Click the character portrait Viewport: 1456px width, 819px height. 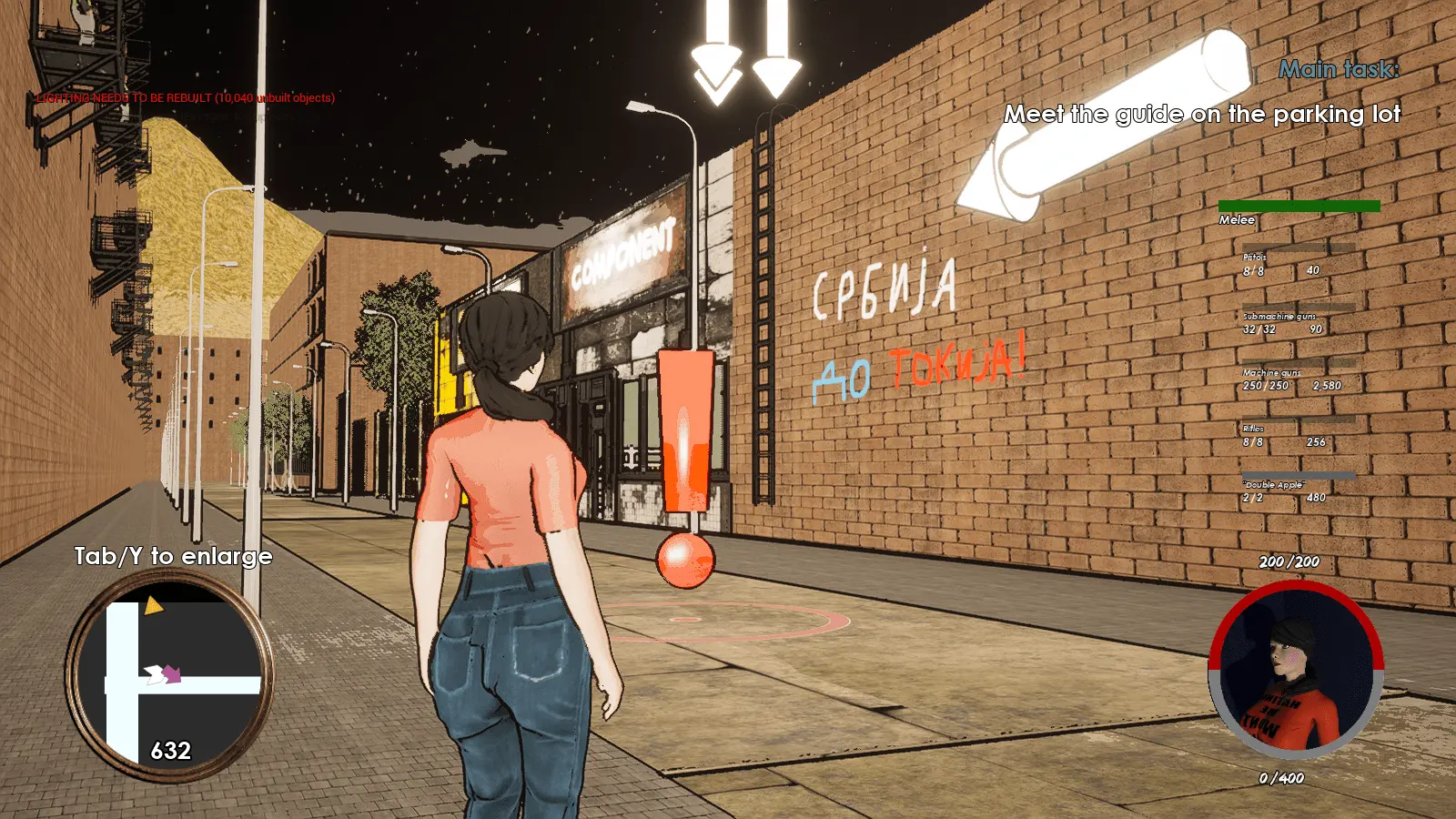(1296, 672)
